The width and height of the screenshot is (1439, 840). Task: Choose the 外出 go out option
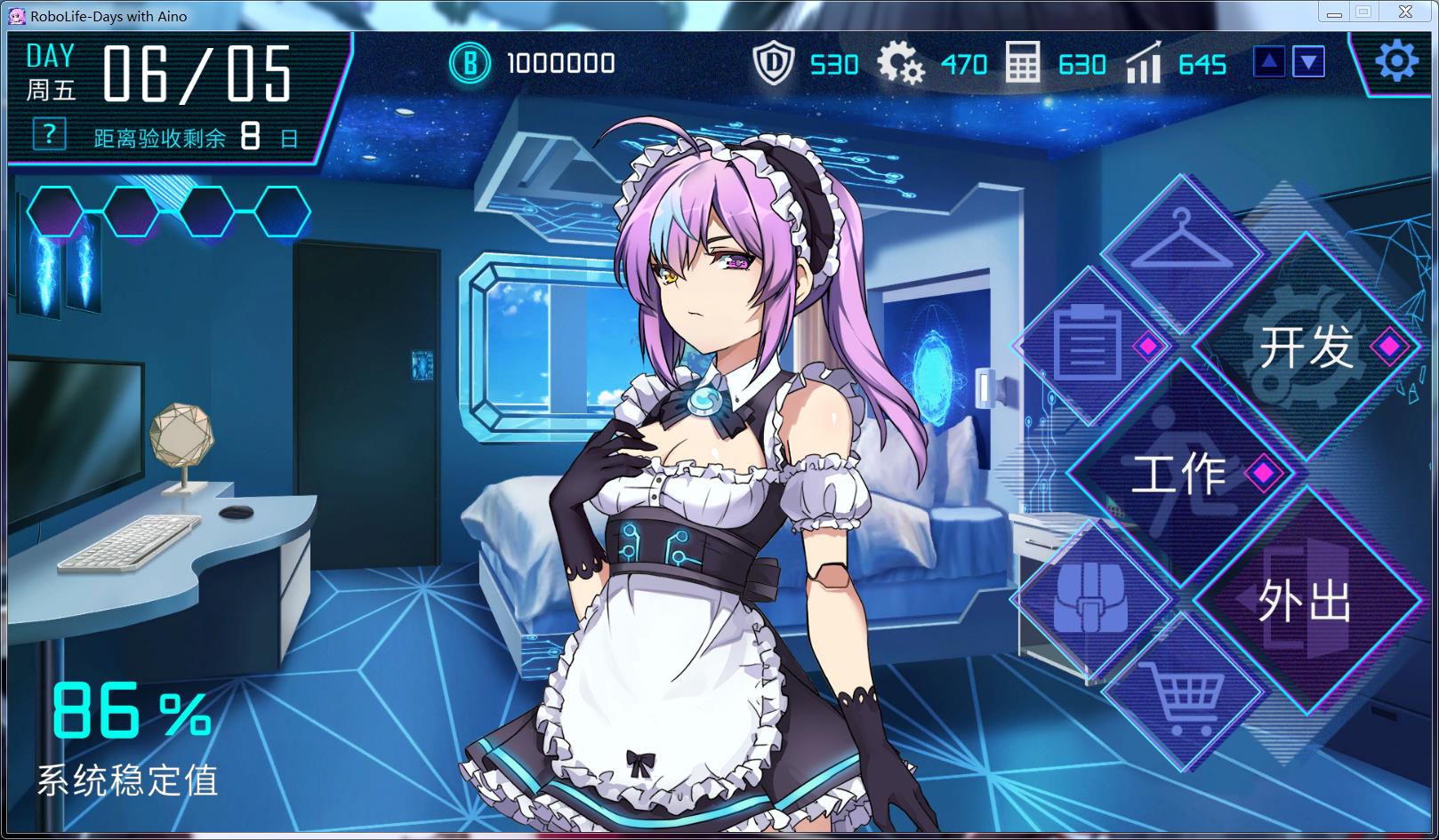[1305, 602]
